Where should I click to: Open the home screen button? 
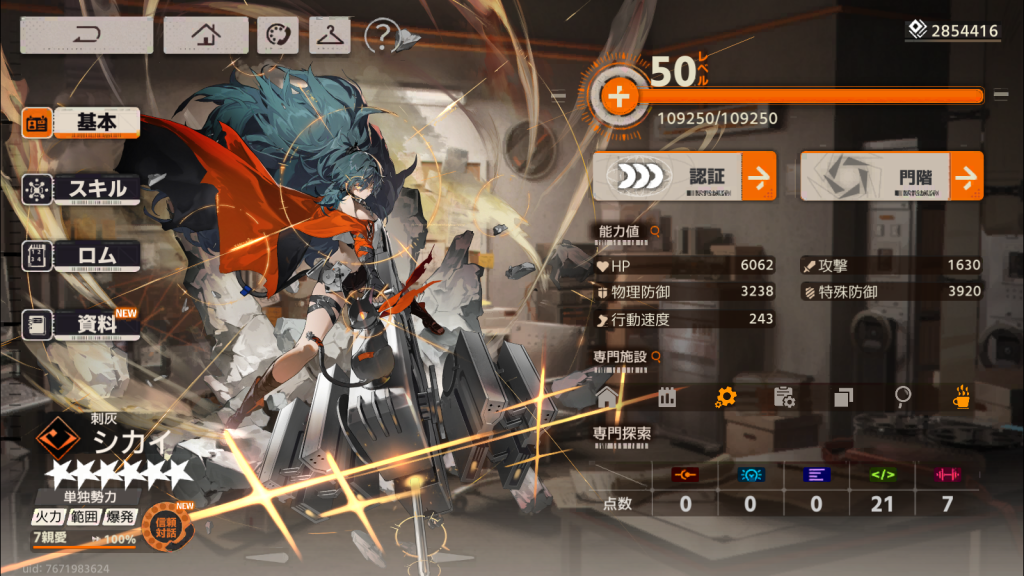206,35
